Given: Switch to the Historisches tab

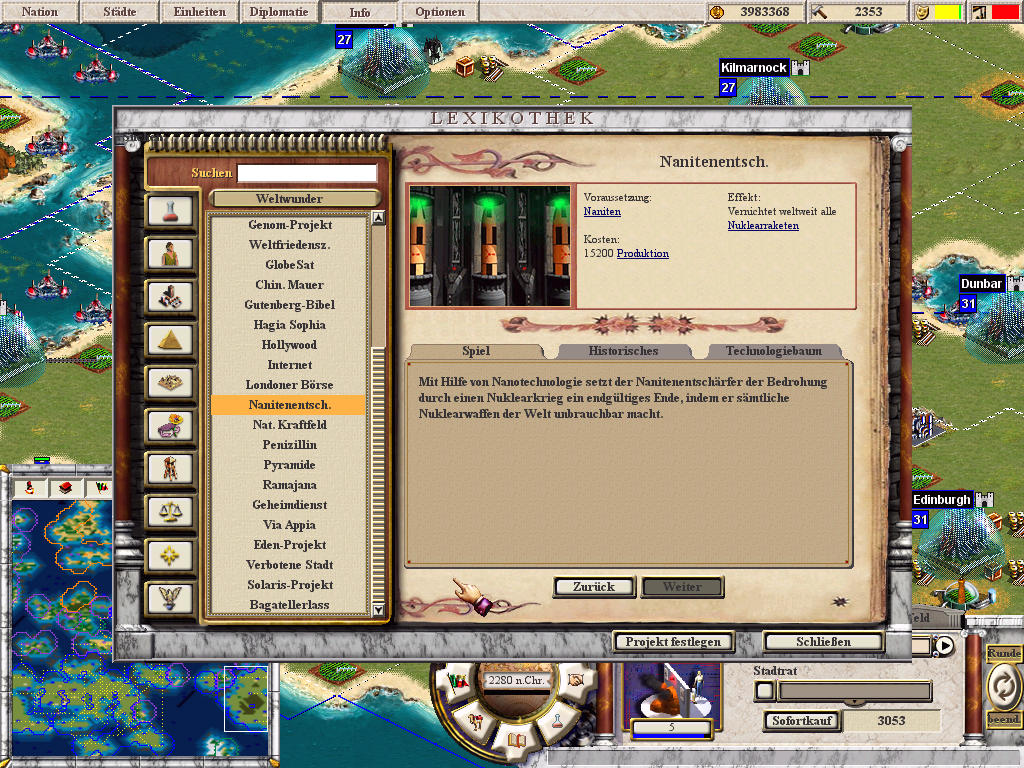Looking at the screenshot, I should click(x=623, y=351).
